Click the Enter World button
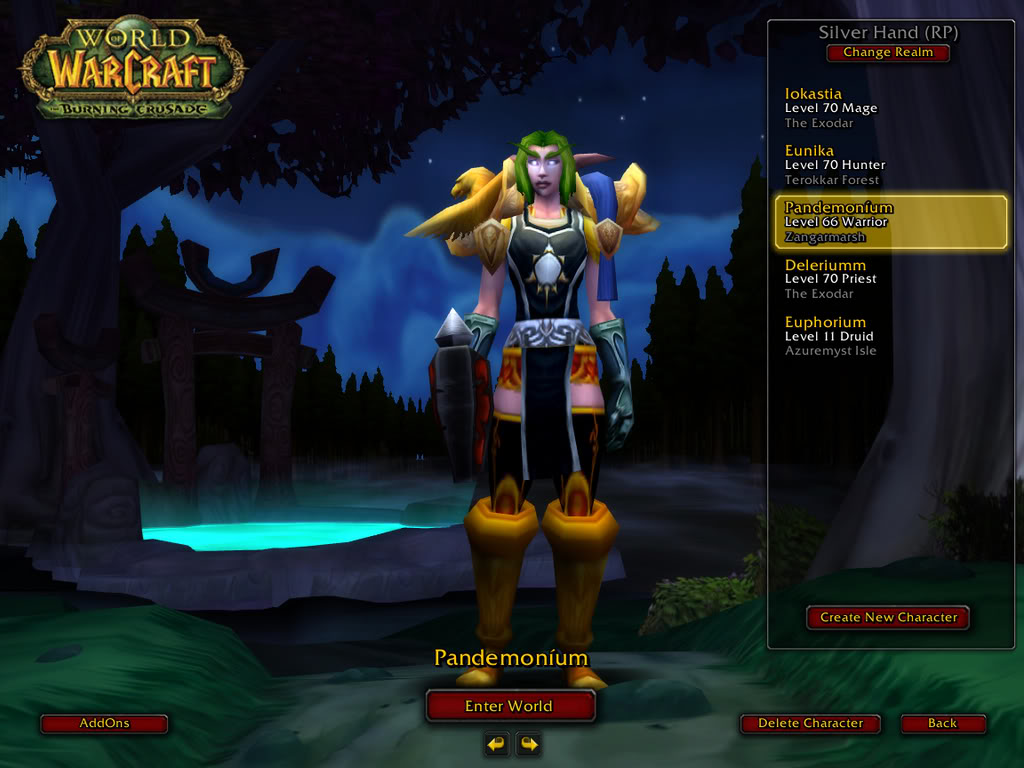This screenshot has width=1024, height=768. [509, 706]
